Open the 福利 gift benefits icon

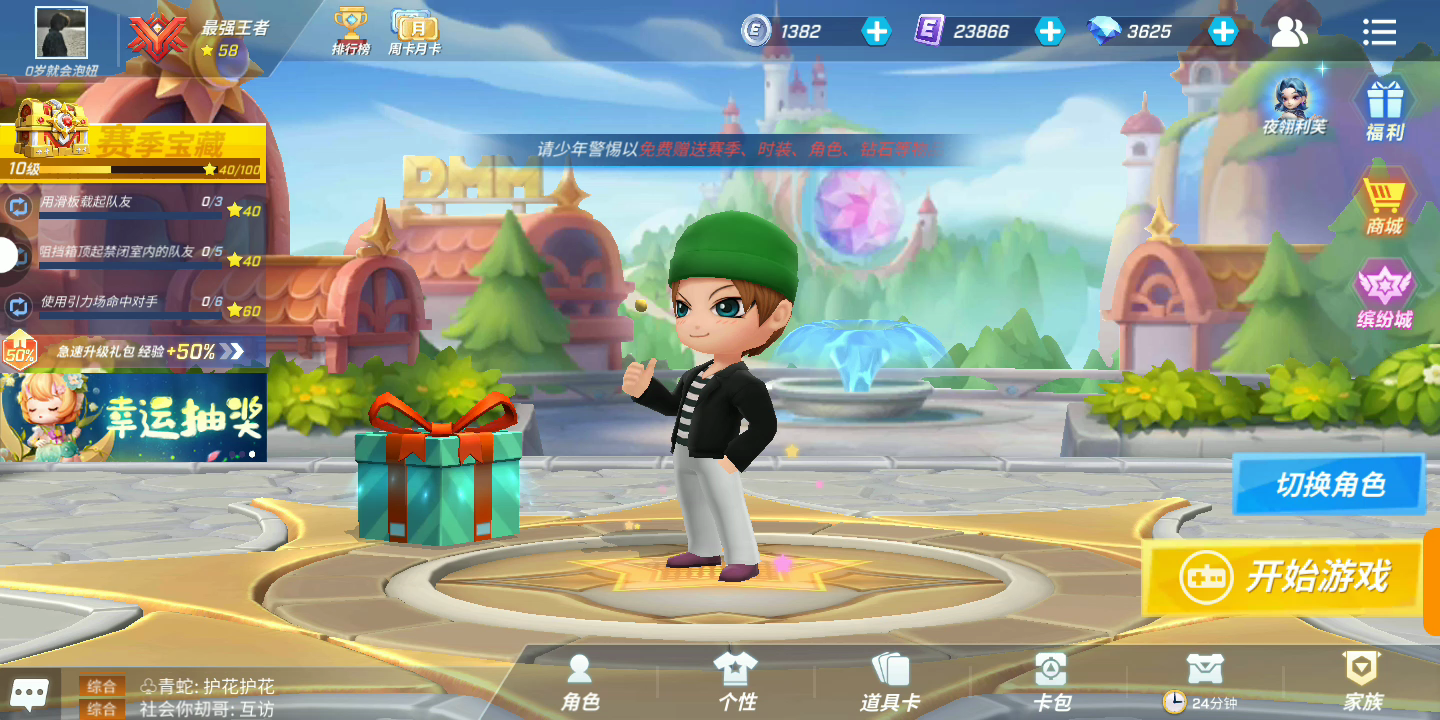[1385, 109]
